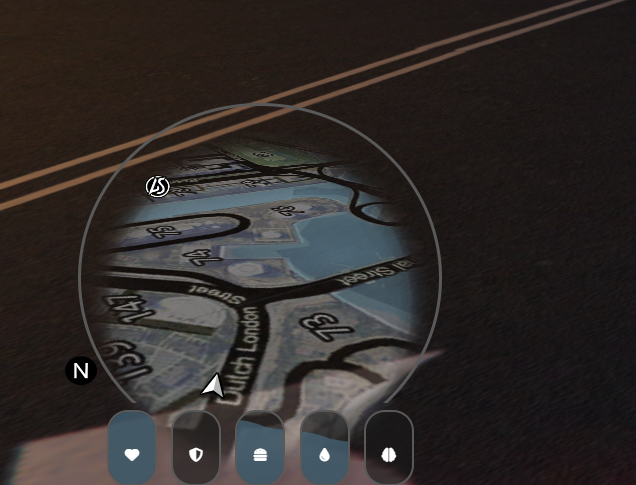Image resolution: width=636 pixels, height=485 pixels.
Task: Select the shield armor status icon
Action: tap(196, 454)
